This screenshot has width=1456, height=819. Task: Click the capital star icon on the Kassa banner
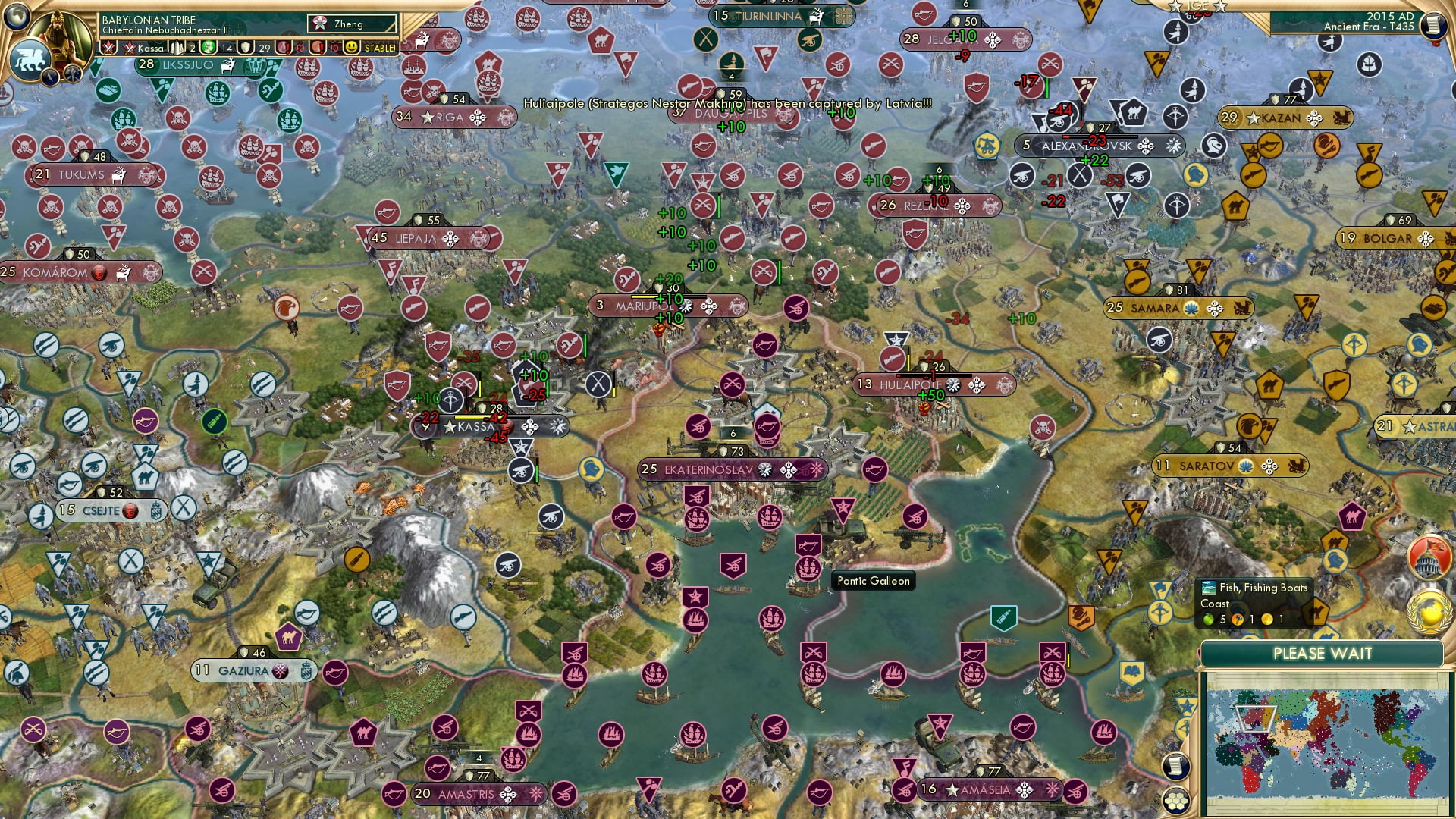point(447,427)
